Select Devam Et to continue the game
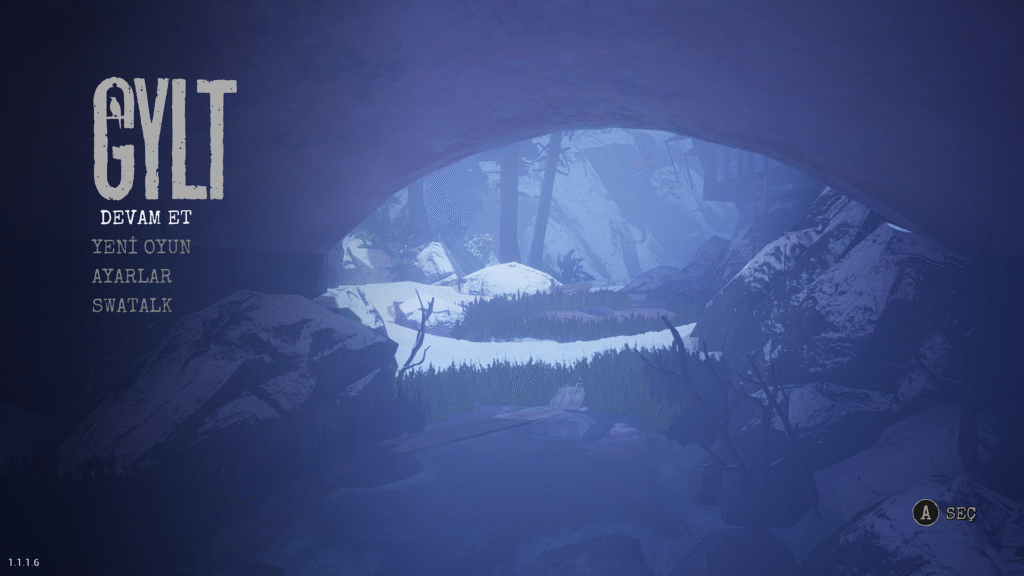This screenshot has width=1024, height=576. tap(145, 217)
